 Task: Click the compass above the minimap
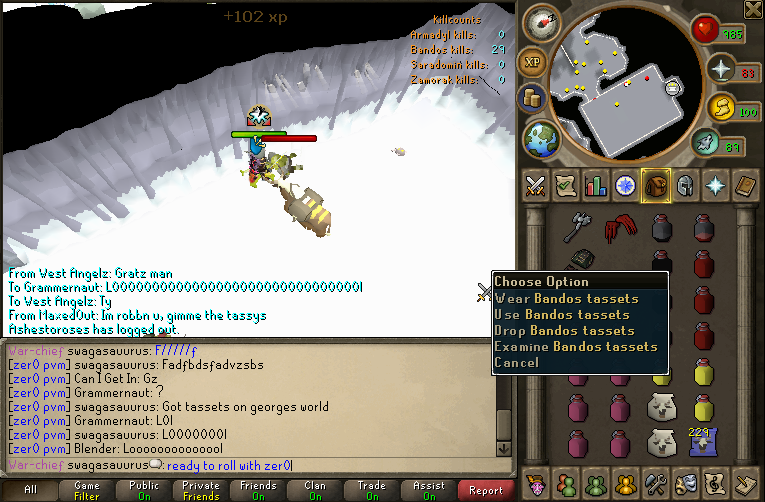coord(539,22)
